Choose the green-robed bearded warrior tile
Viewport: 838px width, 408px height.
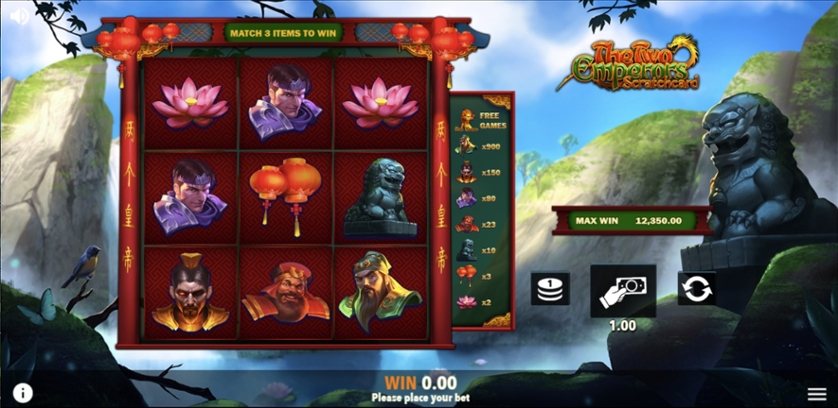pos(380,294)
